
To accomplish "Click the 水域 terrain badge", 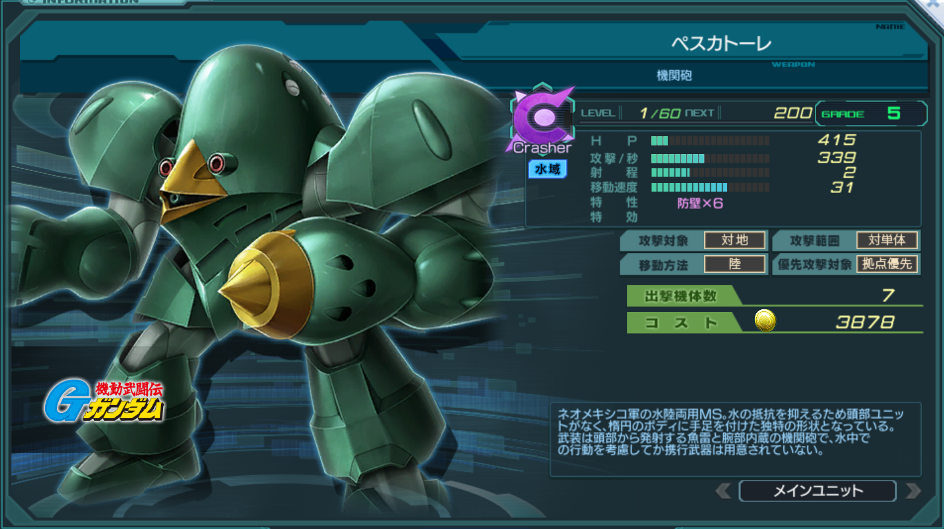I will tap(546, 170).
